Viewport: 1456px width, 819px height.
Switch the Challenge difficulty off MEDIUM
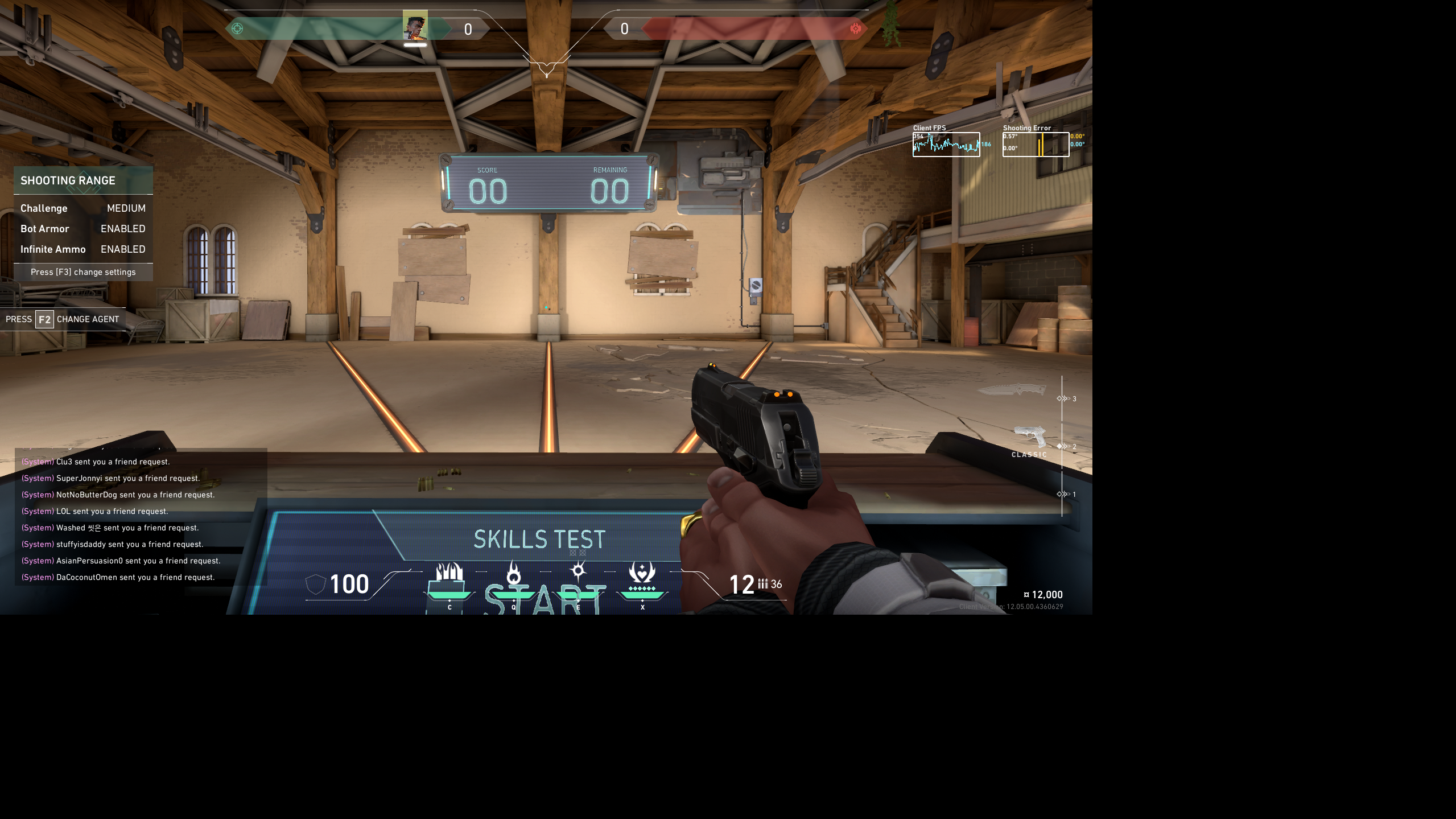coord(126,208)
